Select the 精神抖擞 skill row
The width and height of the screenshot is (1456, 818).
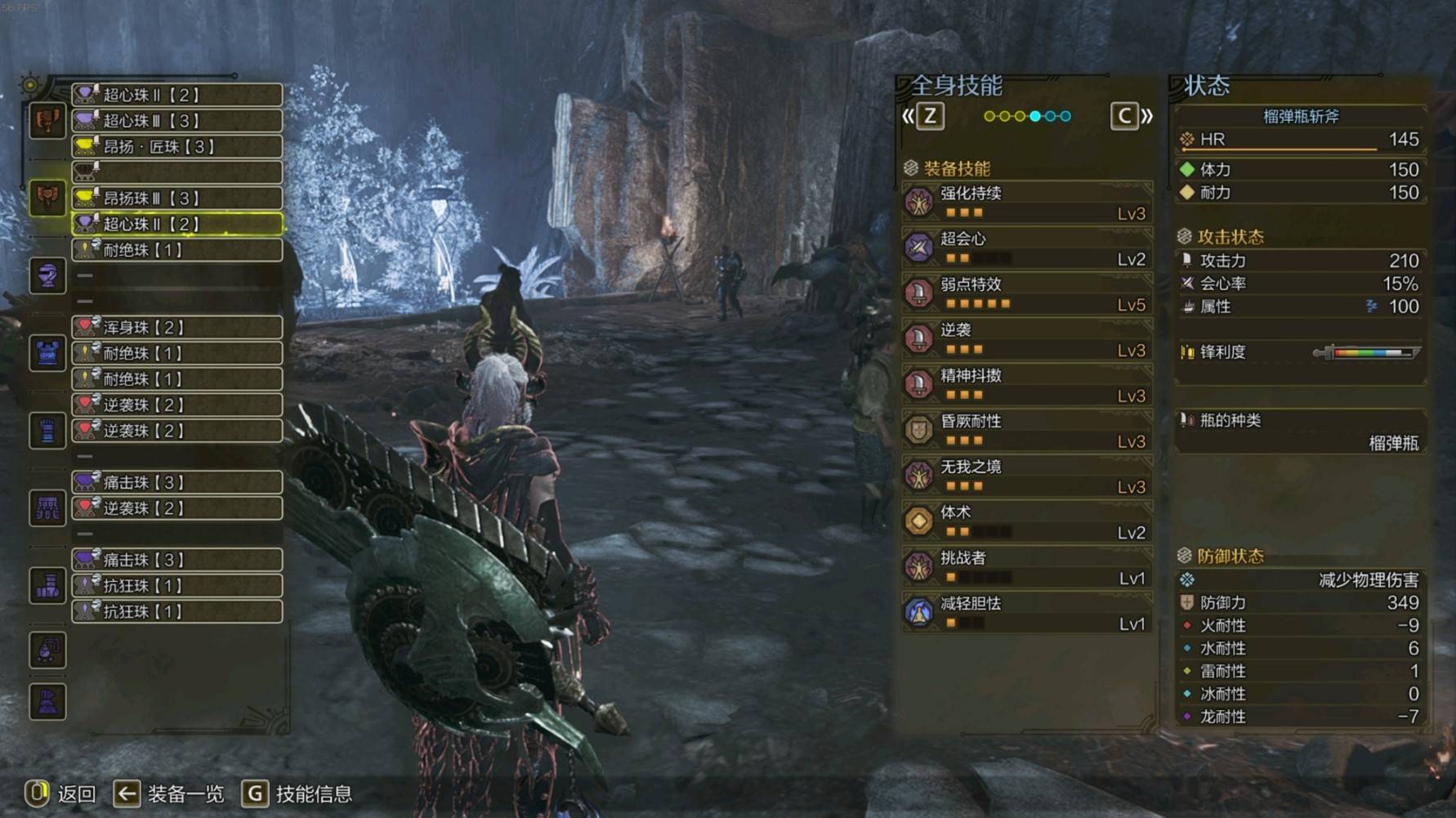point(1027,385)
